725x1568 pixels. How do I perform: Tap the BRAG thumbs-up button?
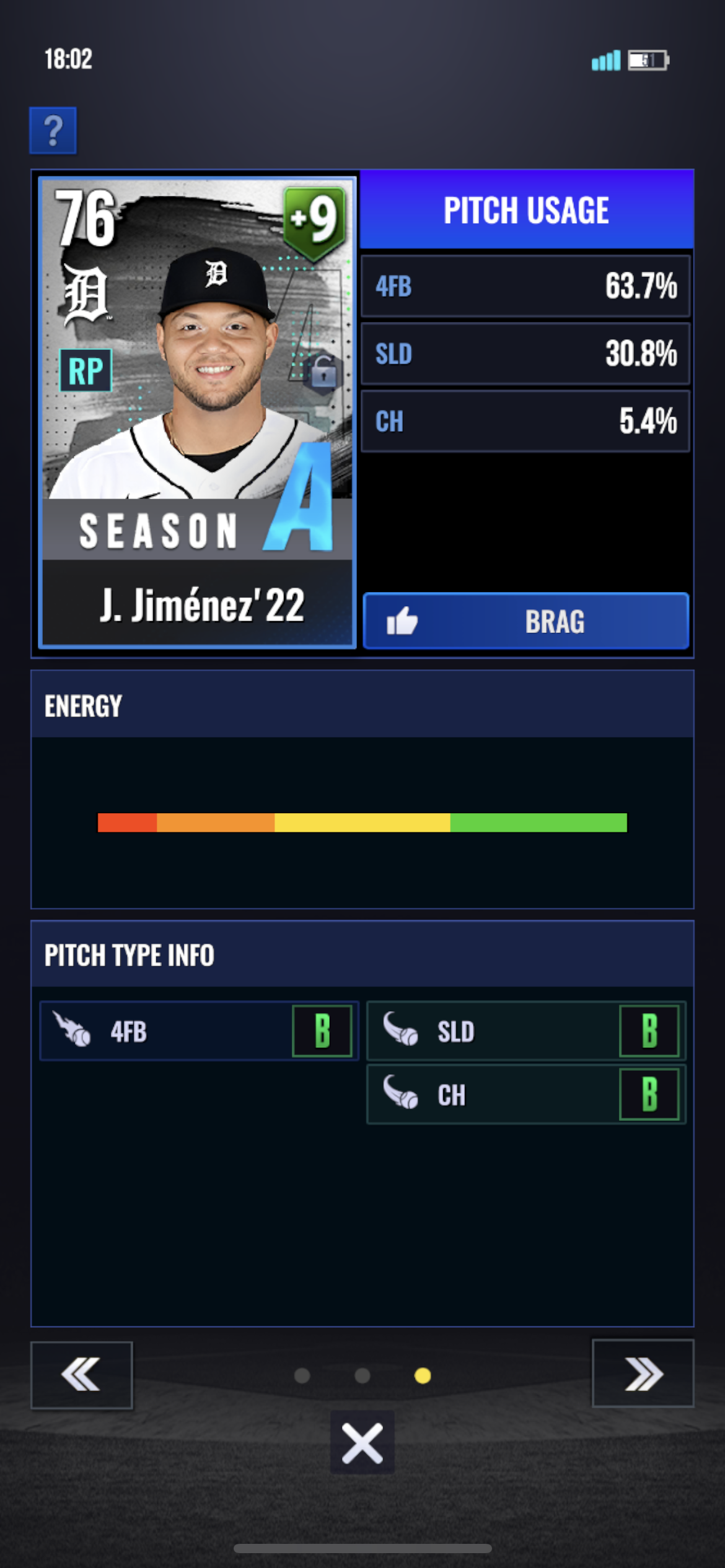click(525, 621)
